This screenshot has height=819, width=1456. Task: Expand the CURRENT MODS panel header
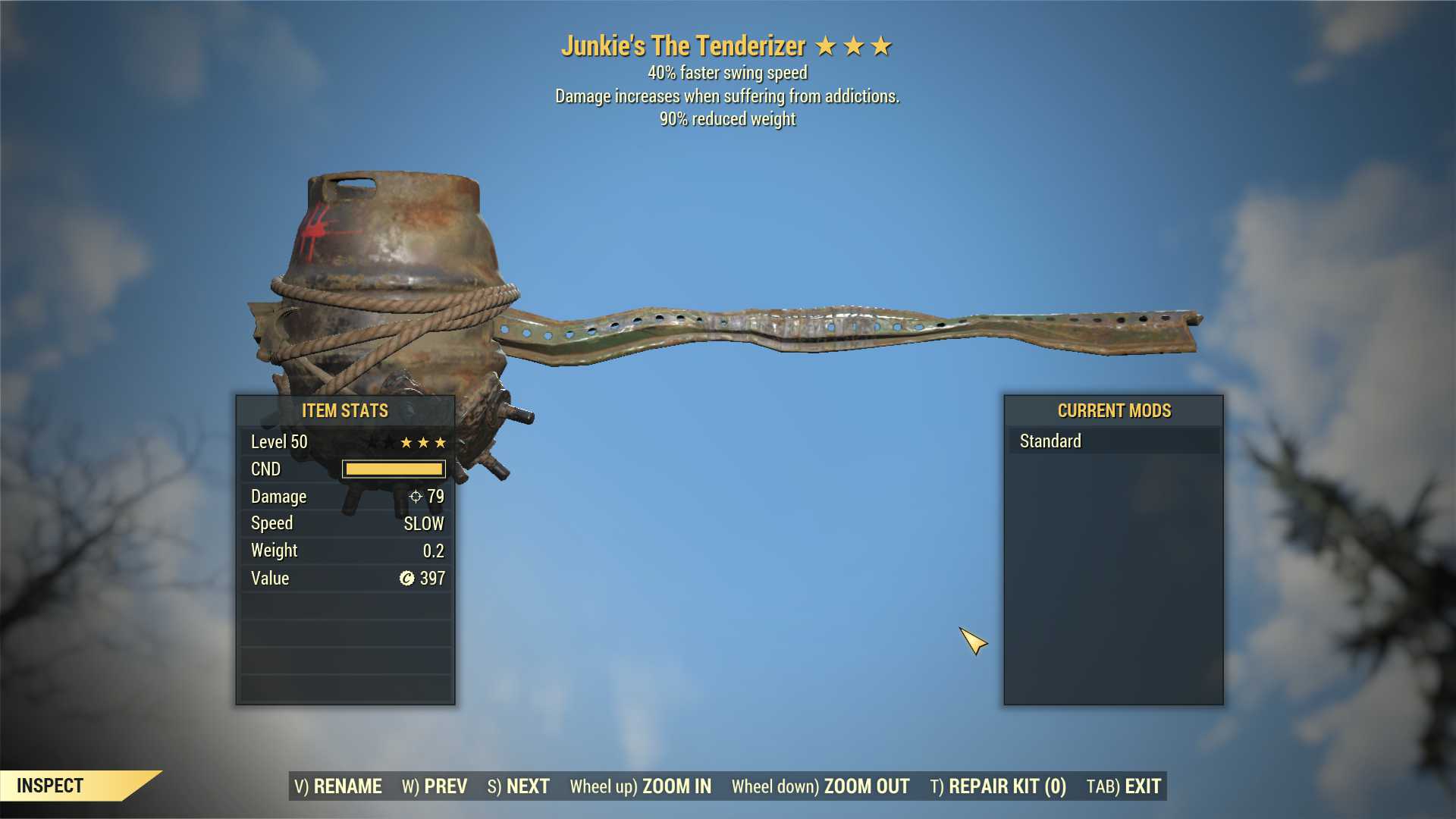coord(1113,410)
